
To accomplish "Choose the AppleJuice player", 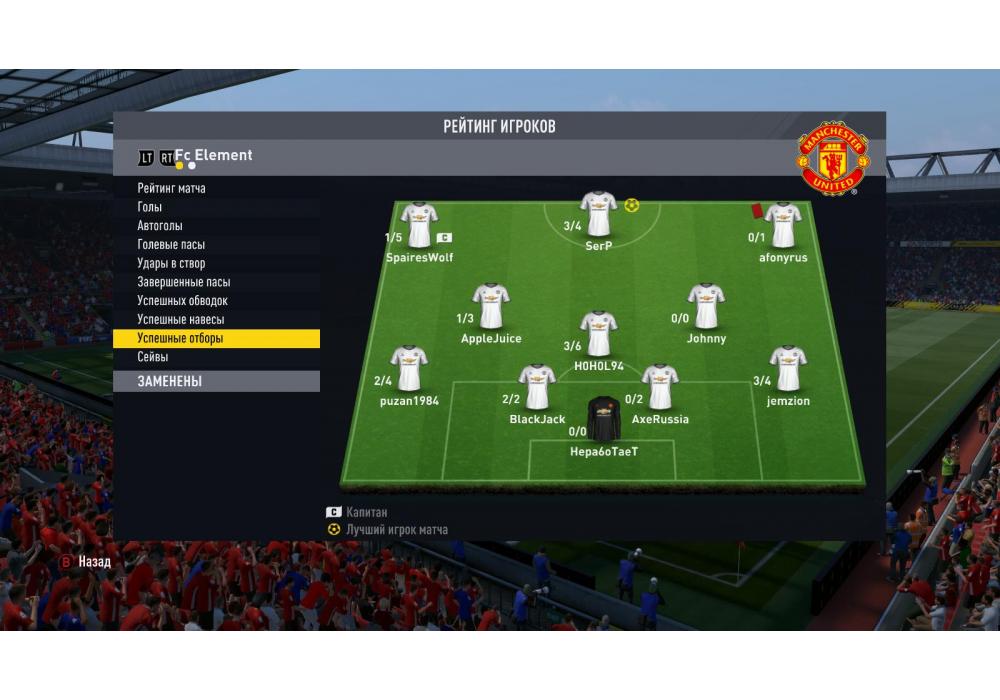I will (x=491, y=306).
